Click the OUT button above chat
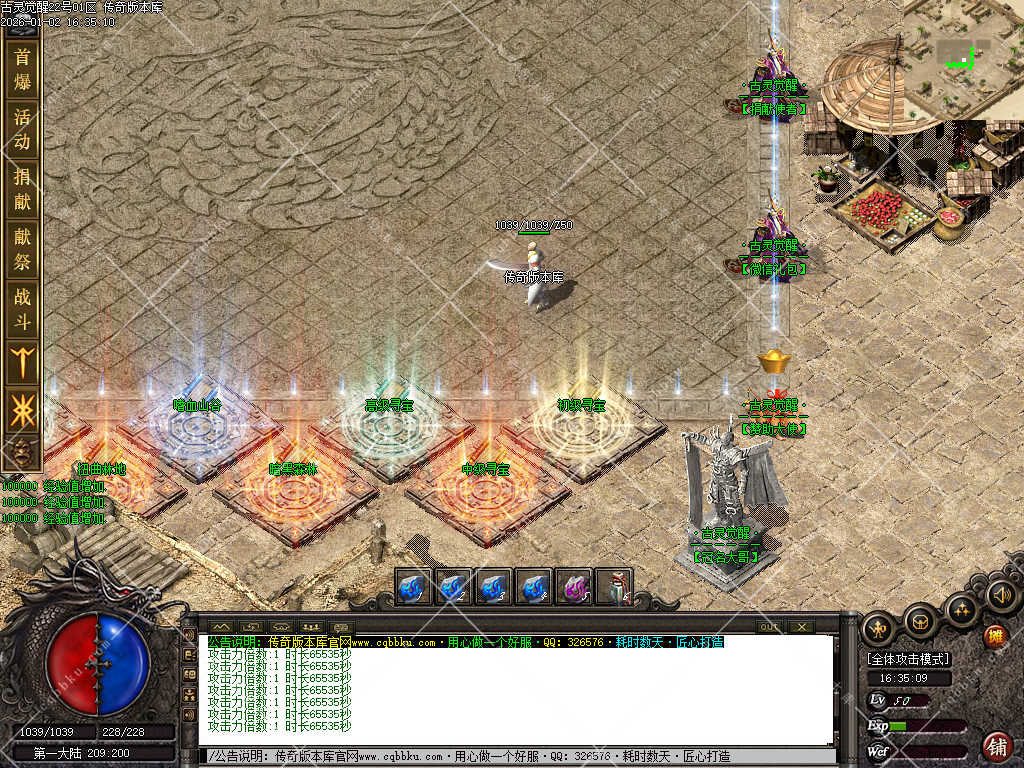The image size is (1024, 768). pyautogui.click(x=768, y=627)
